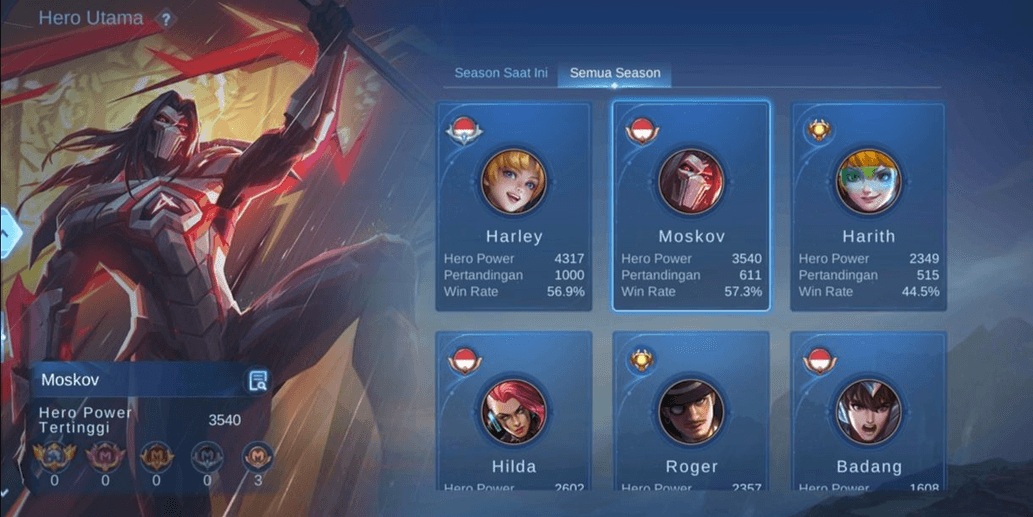This screenshot has height=517, width=1033.
Task: Select the Badang hero card
Action: (868, 412)
